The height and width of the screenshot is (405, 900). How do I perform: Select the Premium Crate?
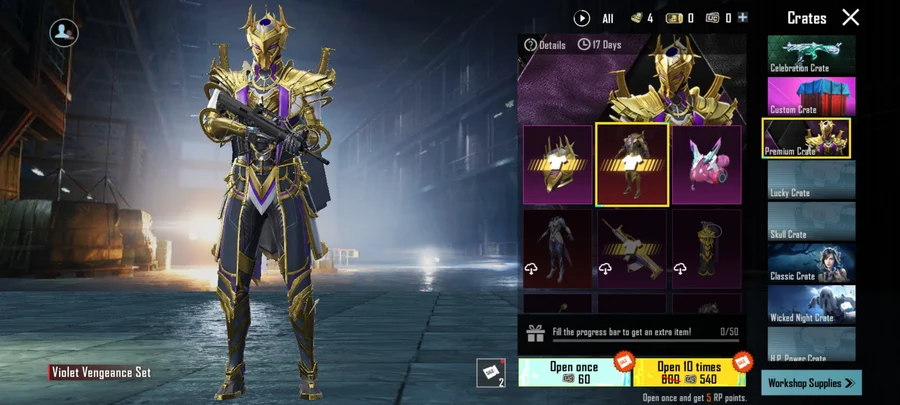(x=807, y=138)
